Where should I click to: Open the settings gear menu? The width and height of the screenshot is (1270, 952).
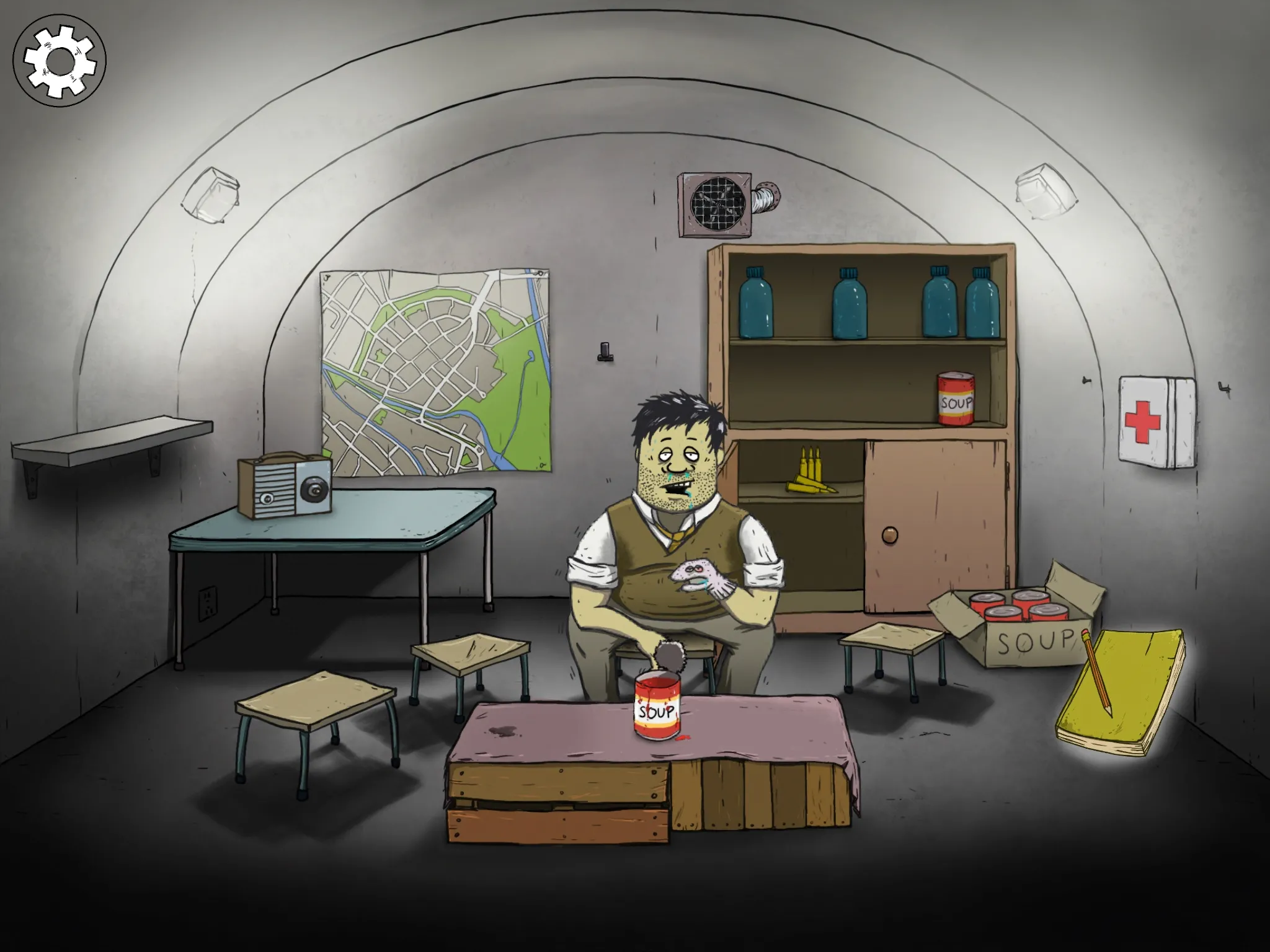[60, 61]
